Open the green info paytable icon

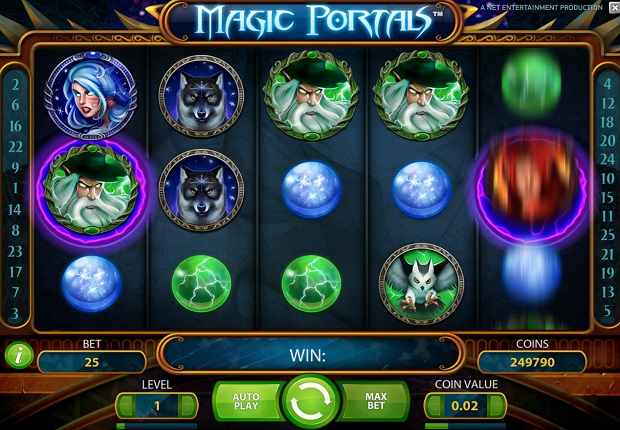[18, 352]
